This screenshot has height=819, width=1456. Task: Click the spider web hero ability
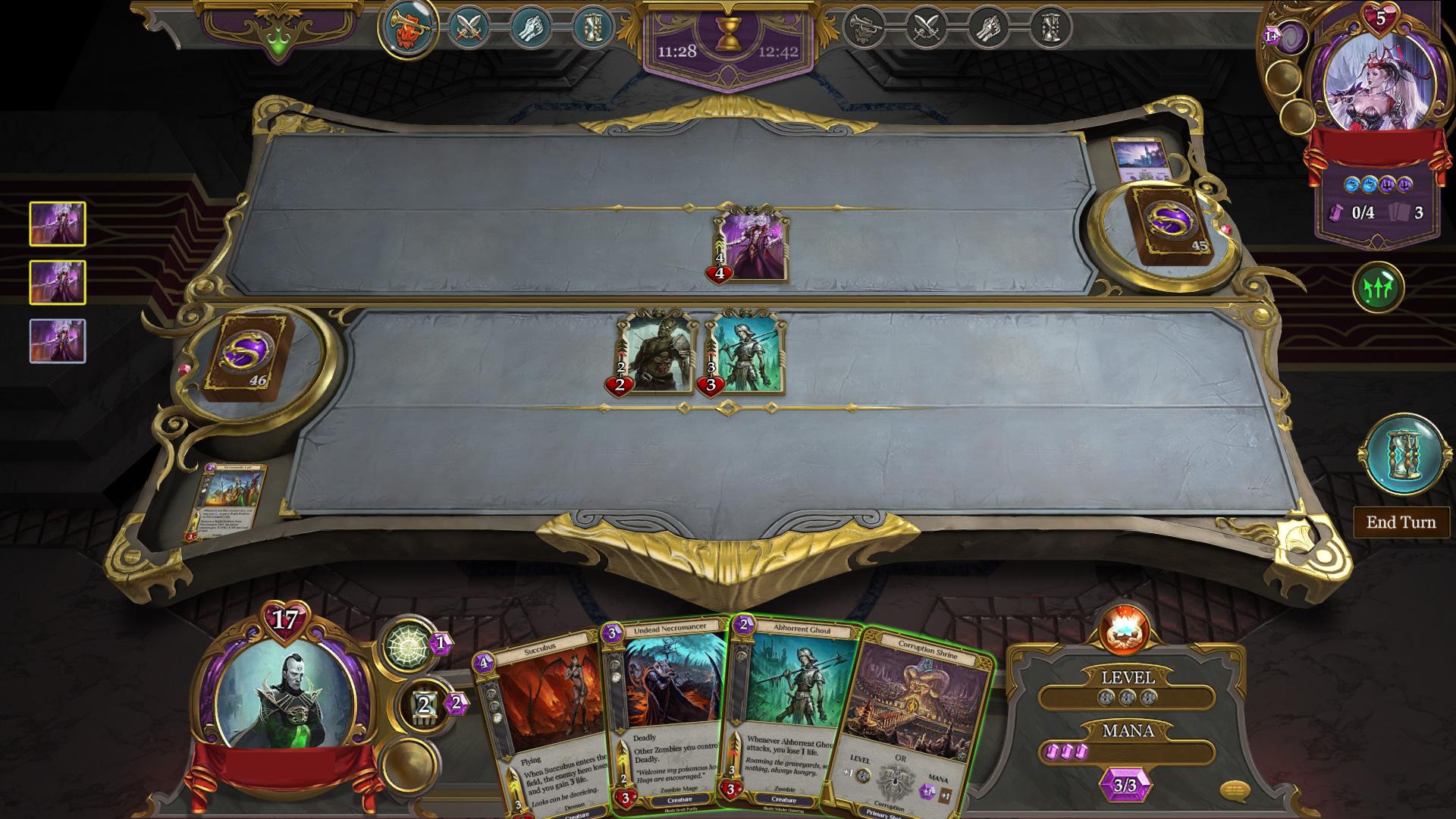click(412, 645)
